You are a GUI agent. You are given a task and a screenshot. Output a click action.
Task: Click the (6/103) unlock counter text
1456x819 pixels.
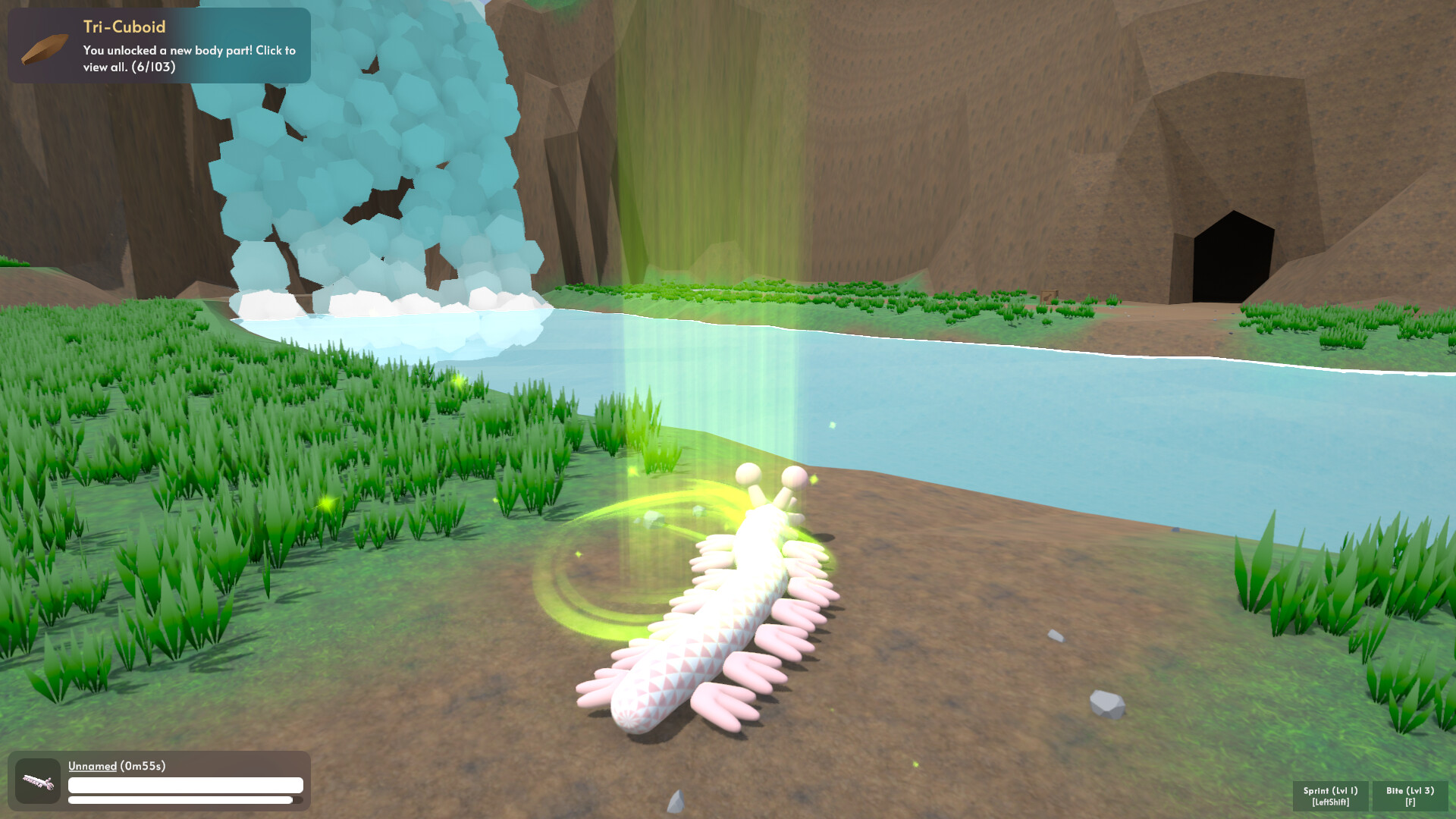click(154, 67)
